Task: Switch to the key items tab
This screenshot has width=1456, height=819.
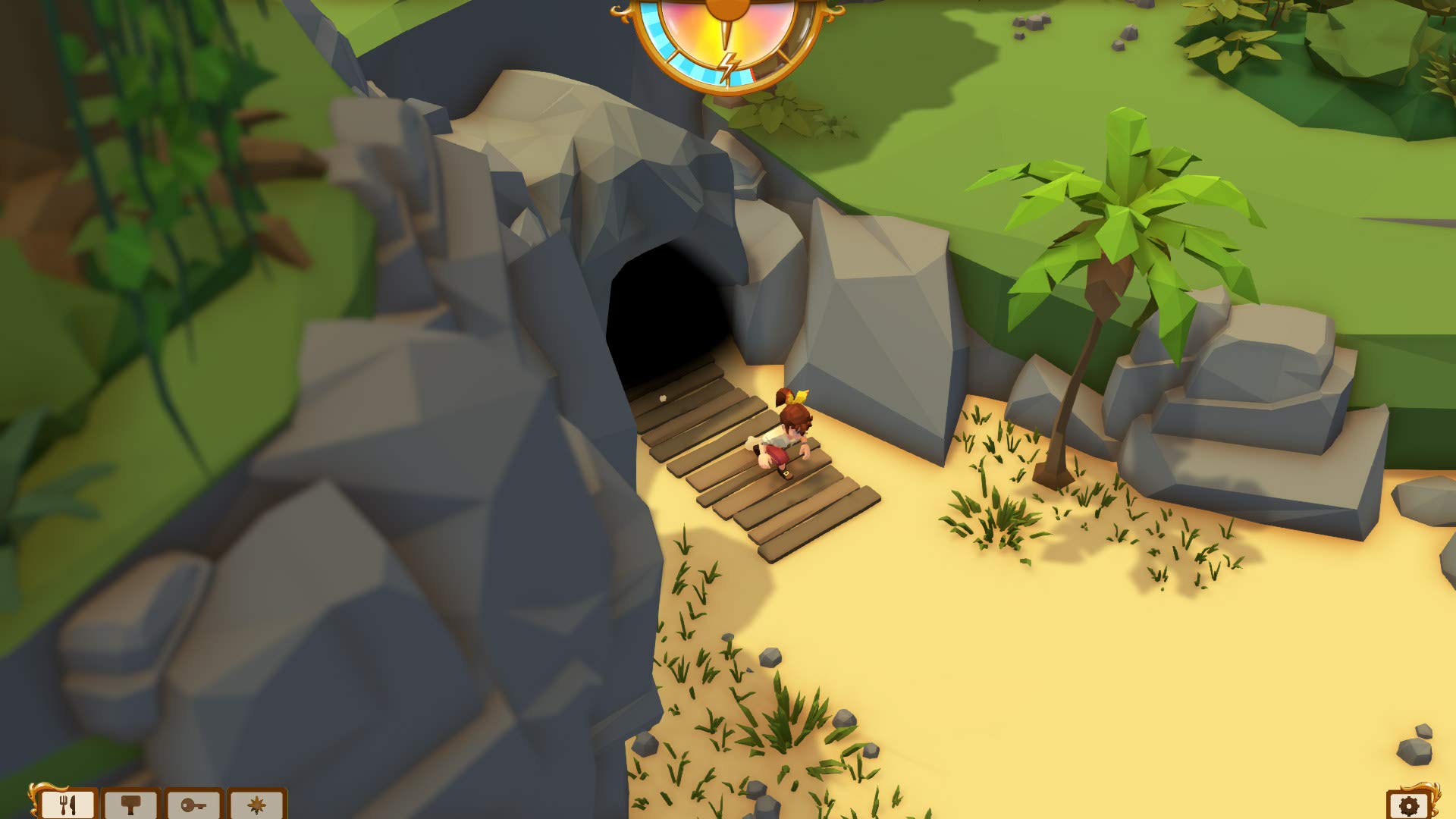Action: click(194, 804)
